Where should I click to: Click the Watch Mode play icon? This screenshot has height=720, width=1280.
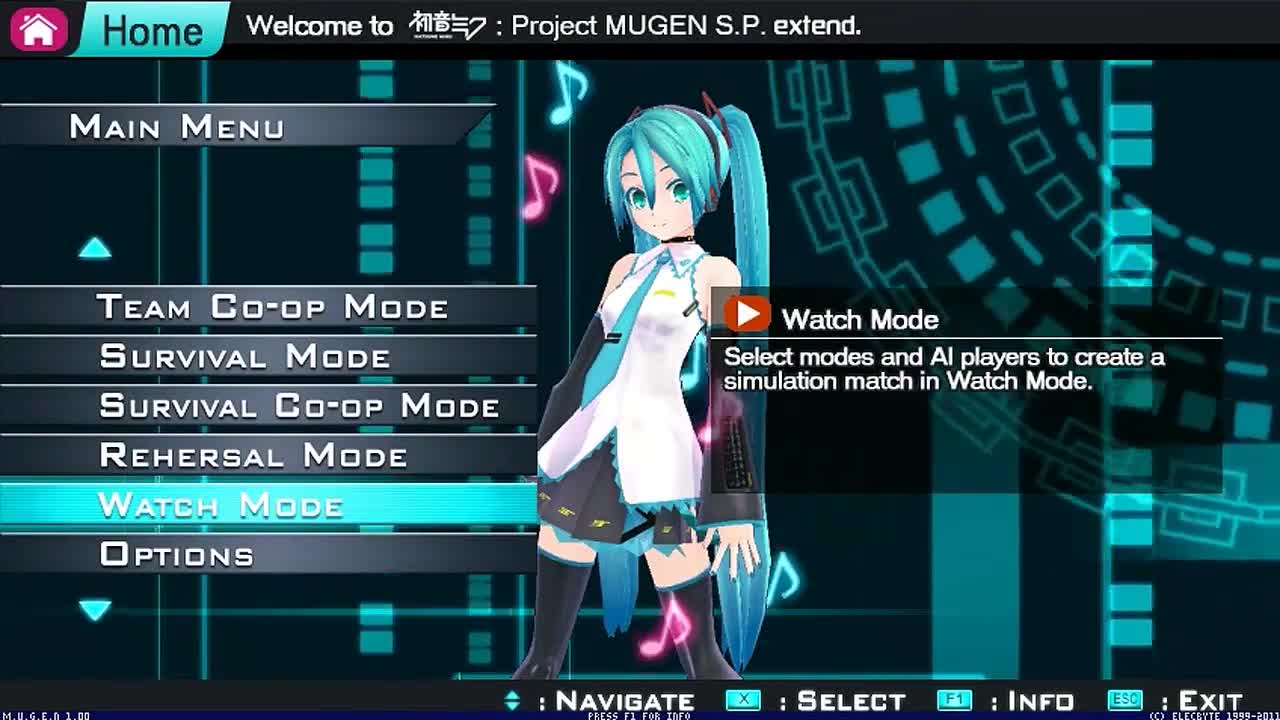click(x=747, y=315)
